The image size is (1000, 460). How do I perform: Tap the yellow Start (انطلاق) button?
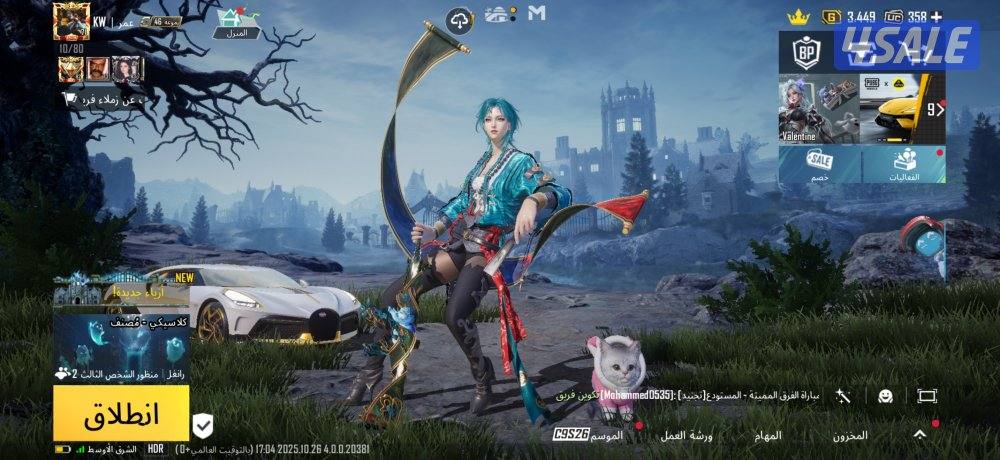121,413
